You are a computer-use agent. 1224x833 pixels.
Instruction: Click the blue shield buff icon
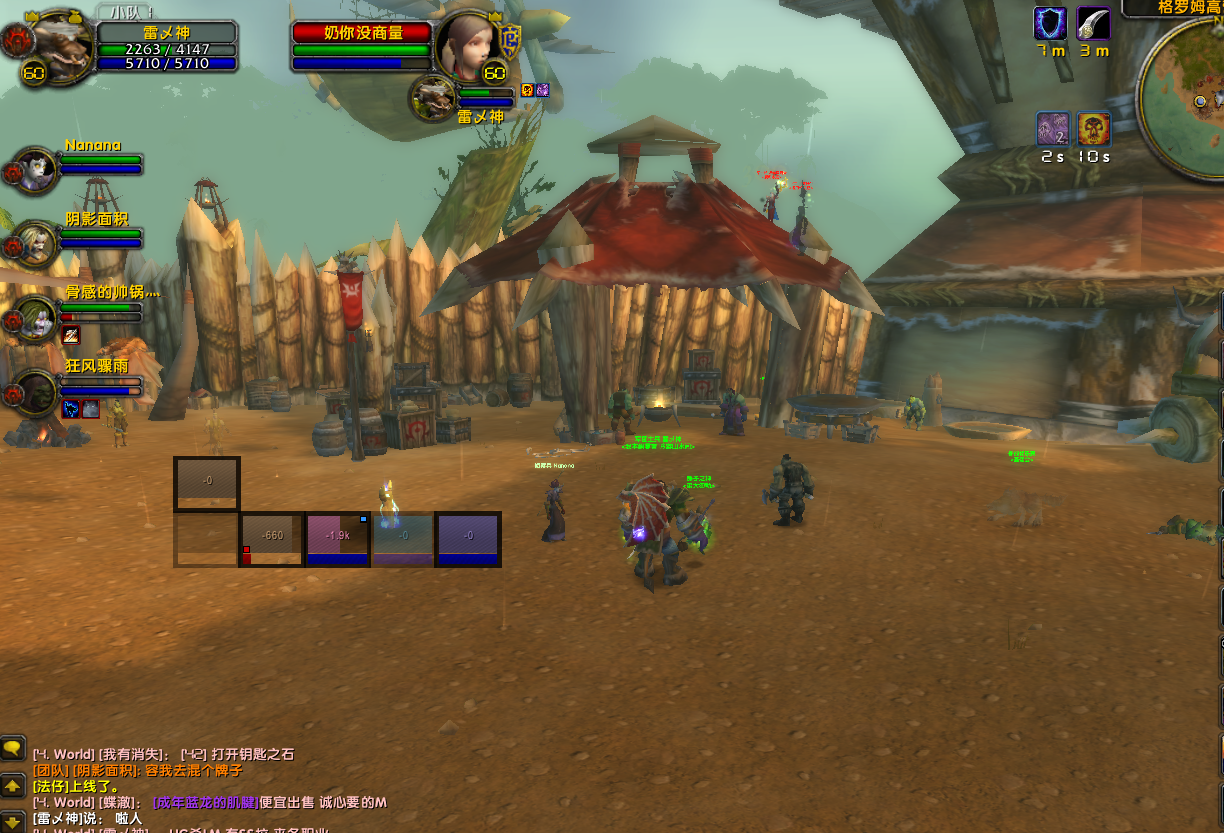click(1050, 23)
